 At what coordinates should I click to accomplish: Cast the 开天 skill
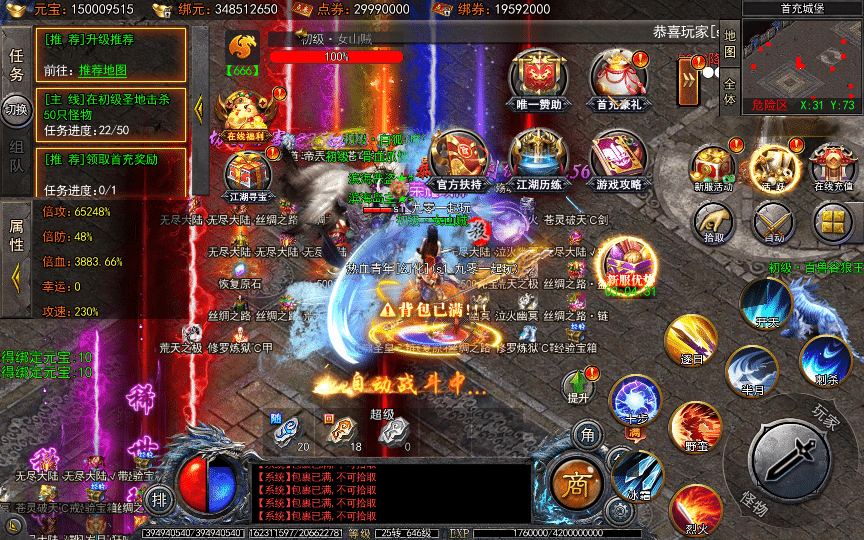tap(767, 303)
